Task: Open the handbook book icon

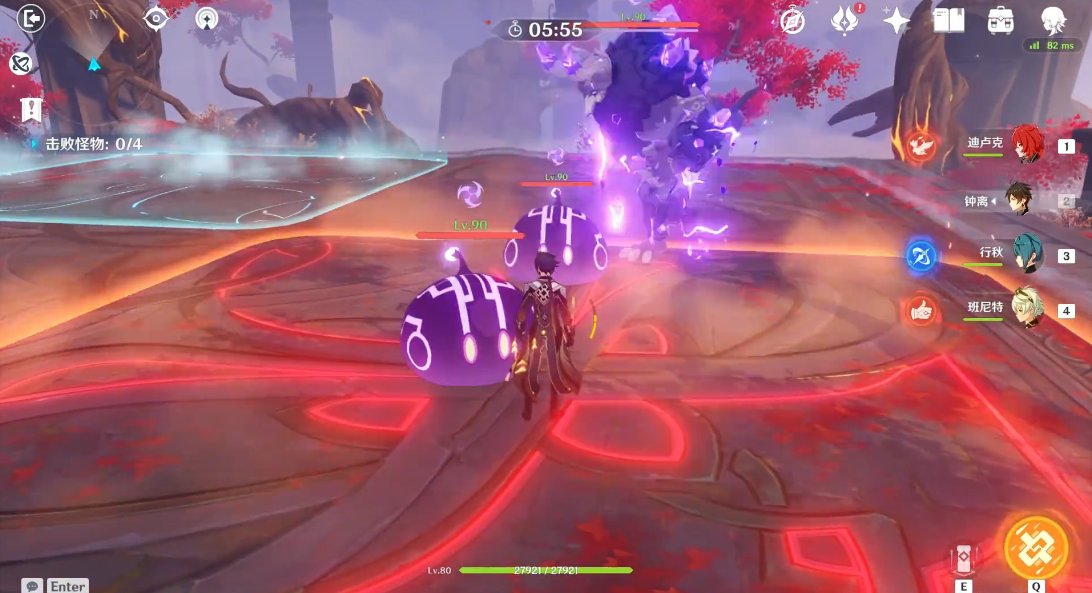Action: [948, 20]
